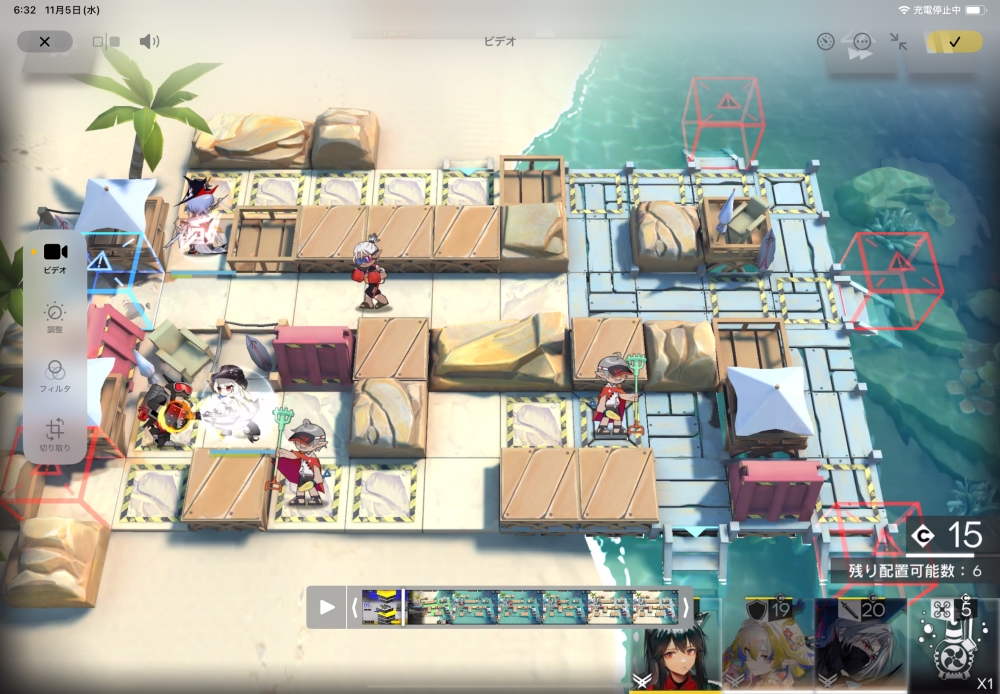Image resolution: width=1000 pixels, height=694 pixels.
Task: Click the frame strip in the video timeline
Action: click(x=520, y=607)
